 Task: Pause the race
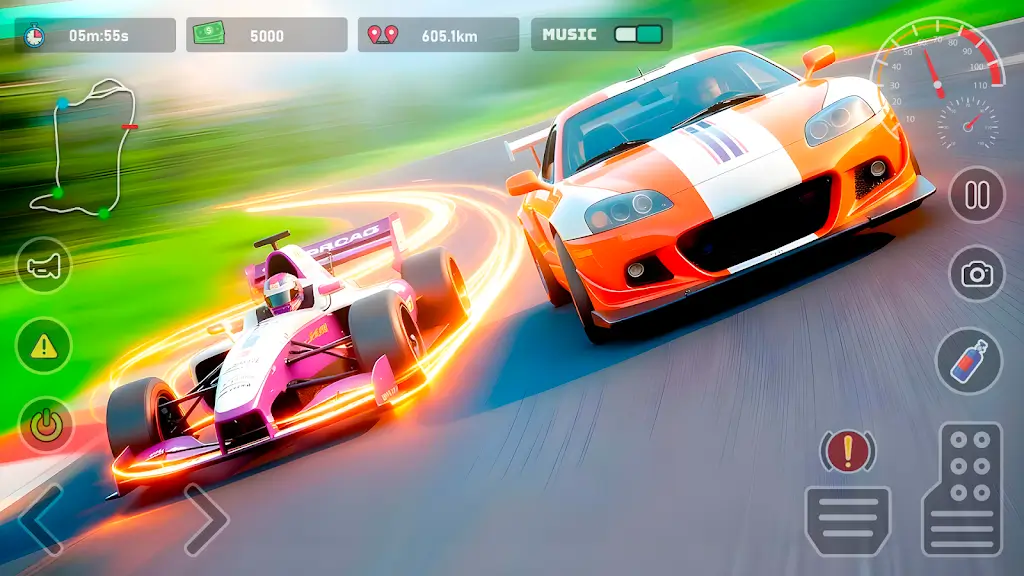tap(976, 194)
